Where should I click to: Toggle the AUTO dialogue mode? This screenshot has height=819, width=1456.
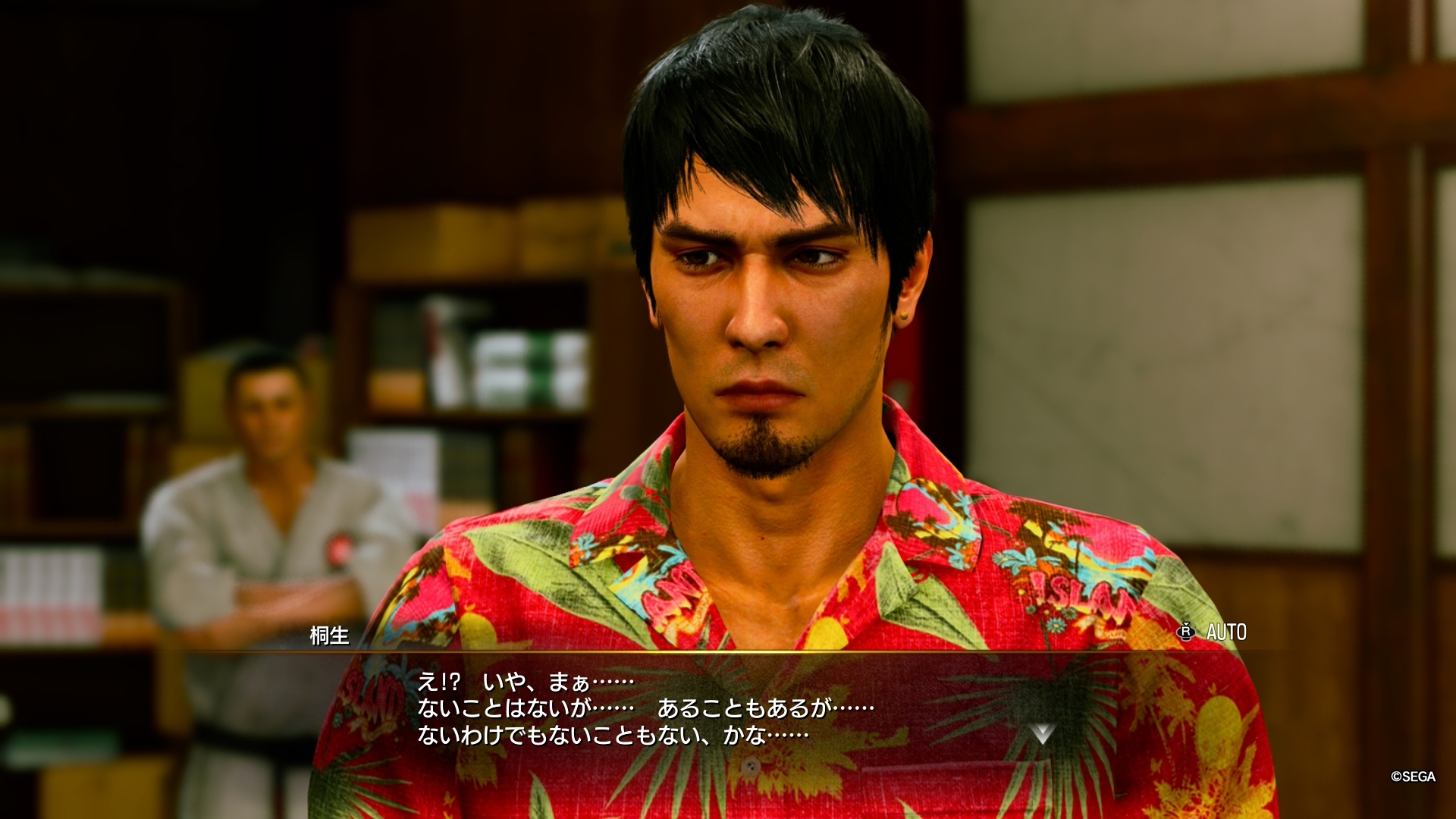1213,632
